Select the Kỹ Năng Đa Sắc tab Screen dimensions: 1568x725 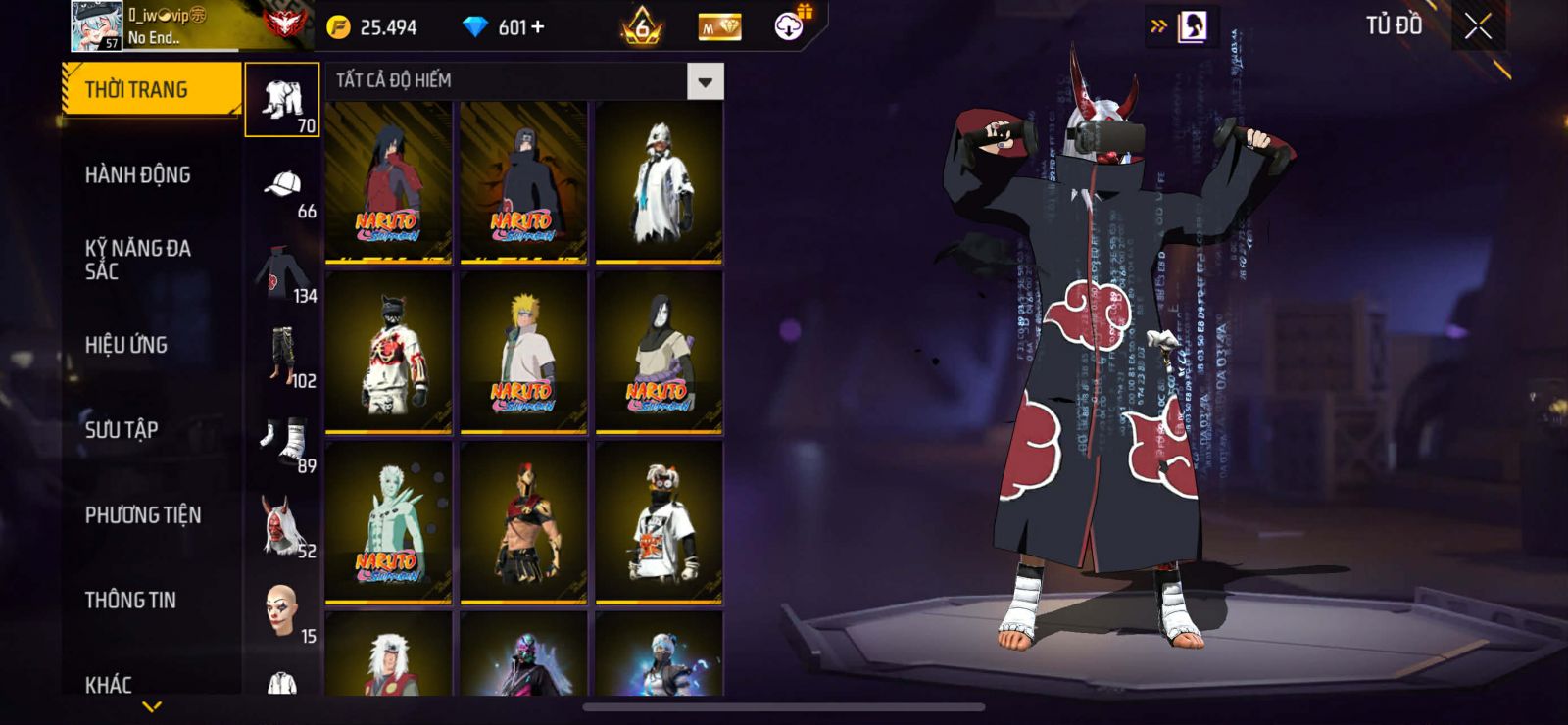point(138,260)
